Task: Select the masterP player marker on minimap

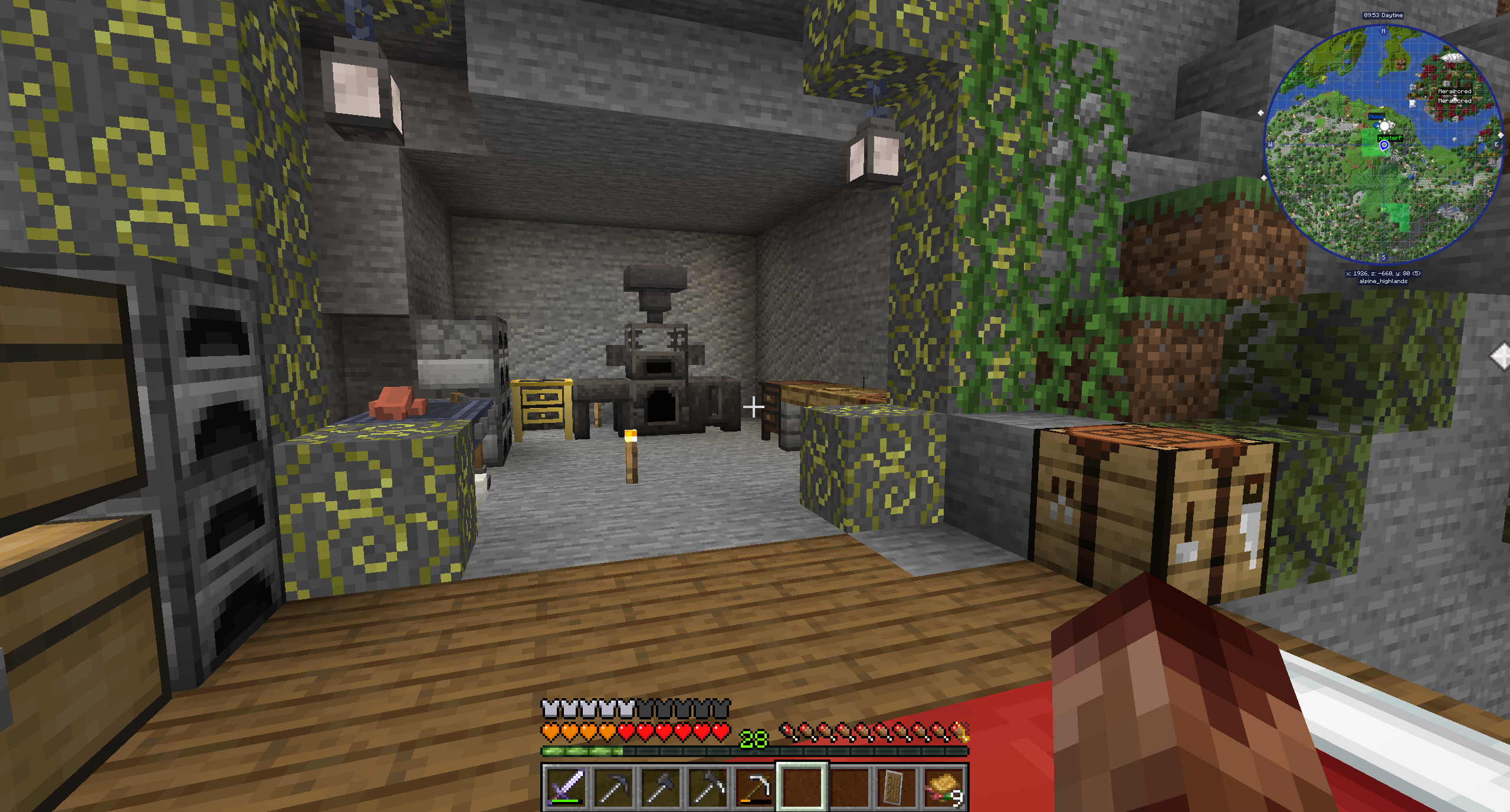Action: point(1384,144)
